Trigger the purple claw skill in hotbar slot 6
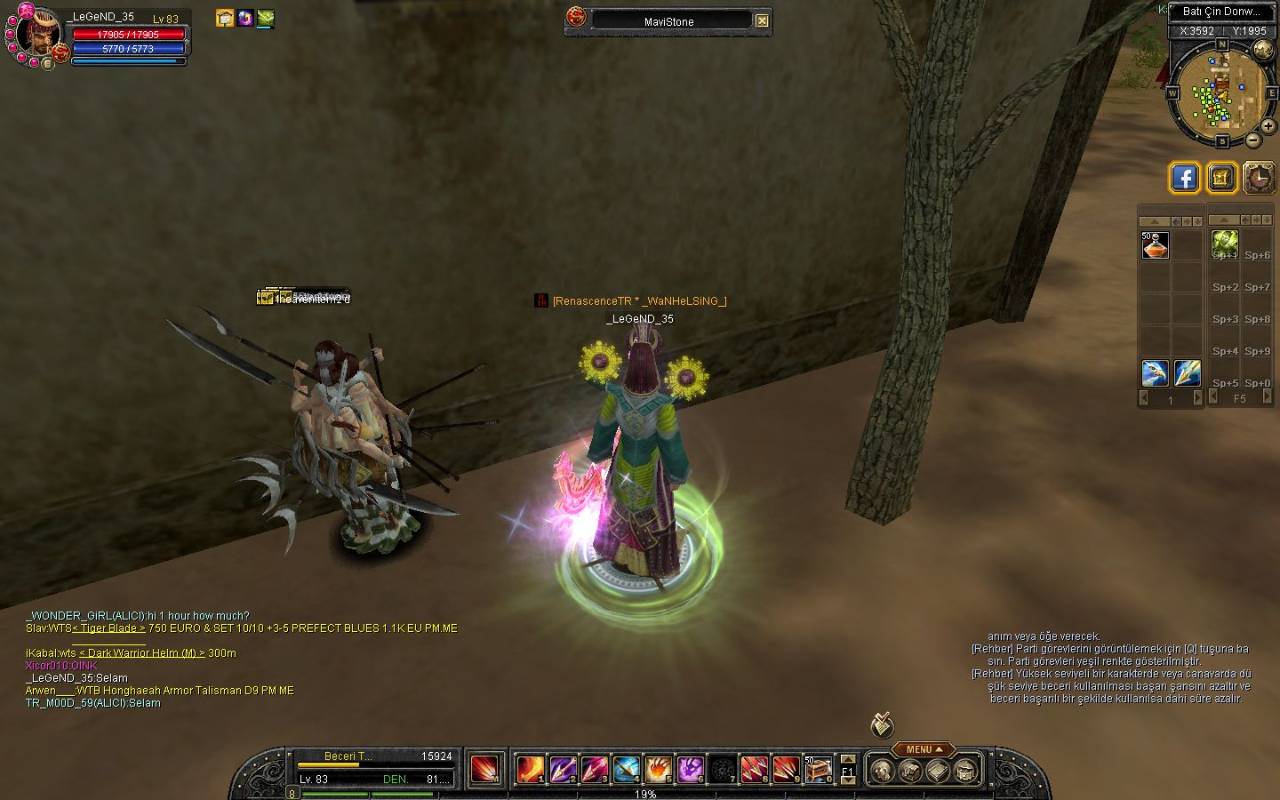 [690, 769]
